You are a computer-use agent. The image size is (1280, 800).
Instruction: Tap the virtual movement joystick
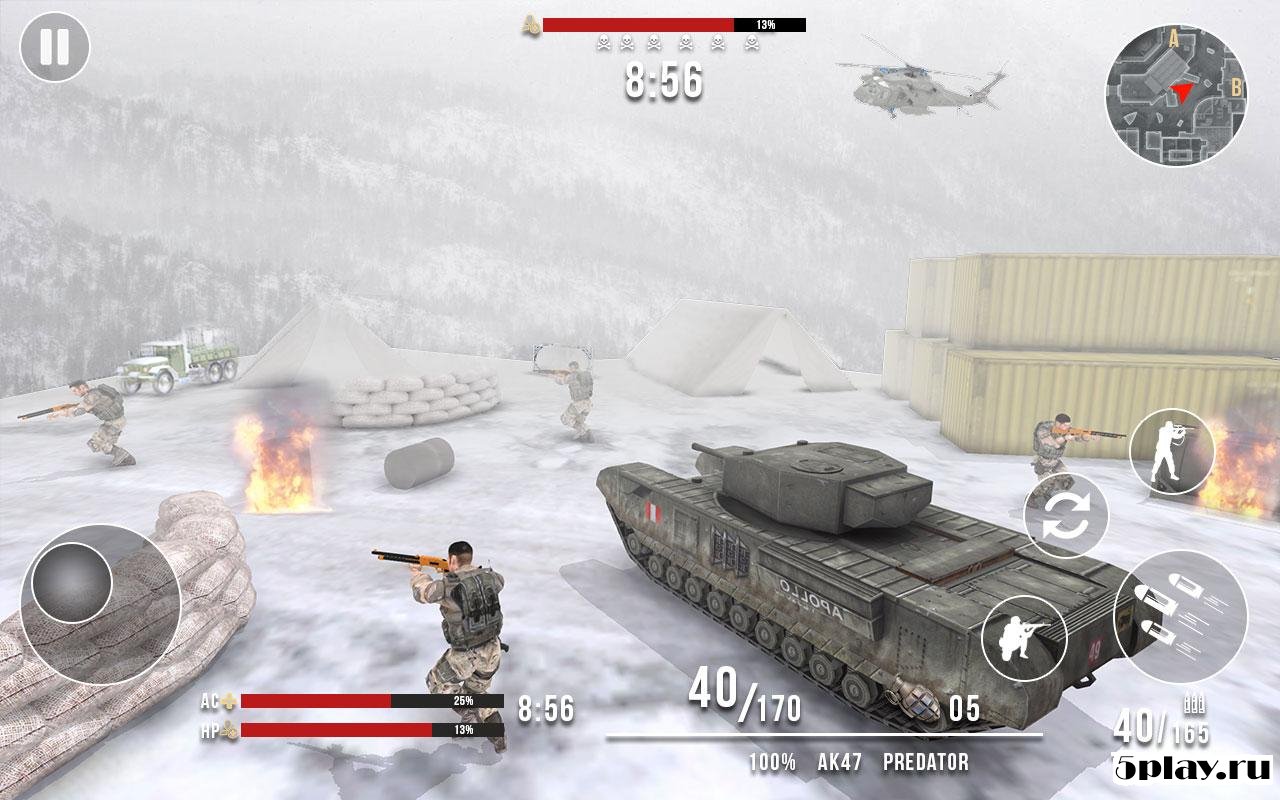[72, 582]
